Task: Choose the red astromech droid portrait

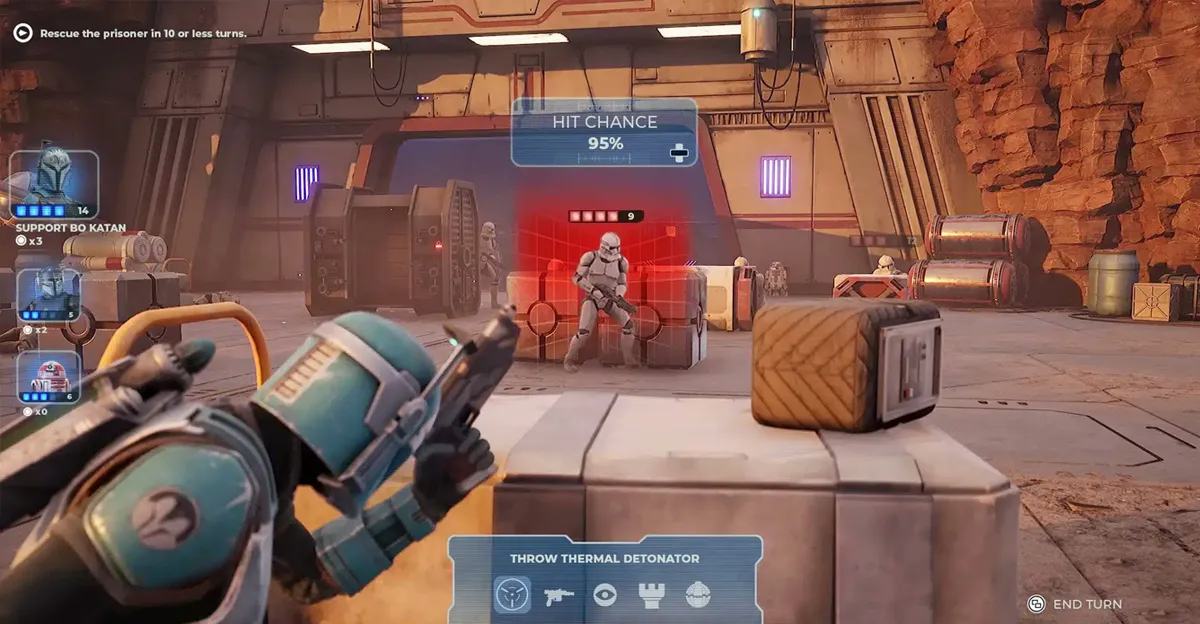Action: pos(48,377)
